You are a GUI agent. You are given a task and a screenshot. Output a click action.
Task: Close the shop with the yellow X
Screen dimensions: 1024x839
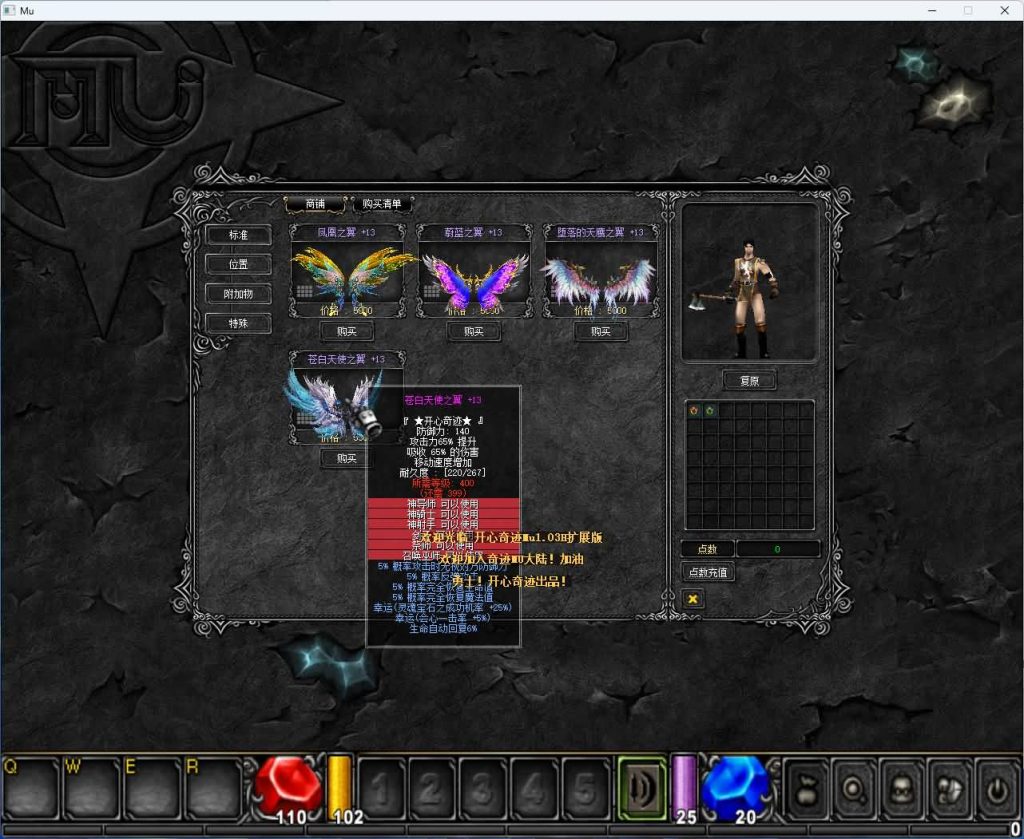(692, 598)
